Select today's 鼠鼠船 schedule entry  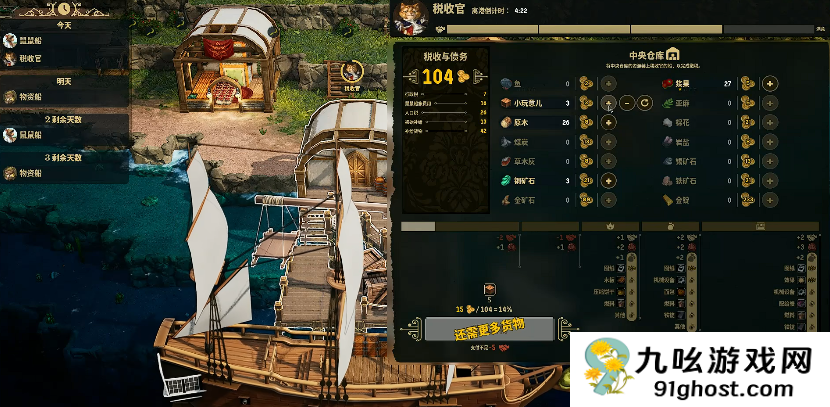pyautogui.click(x=29, y=41)
